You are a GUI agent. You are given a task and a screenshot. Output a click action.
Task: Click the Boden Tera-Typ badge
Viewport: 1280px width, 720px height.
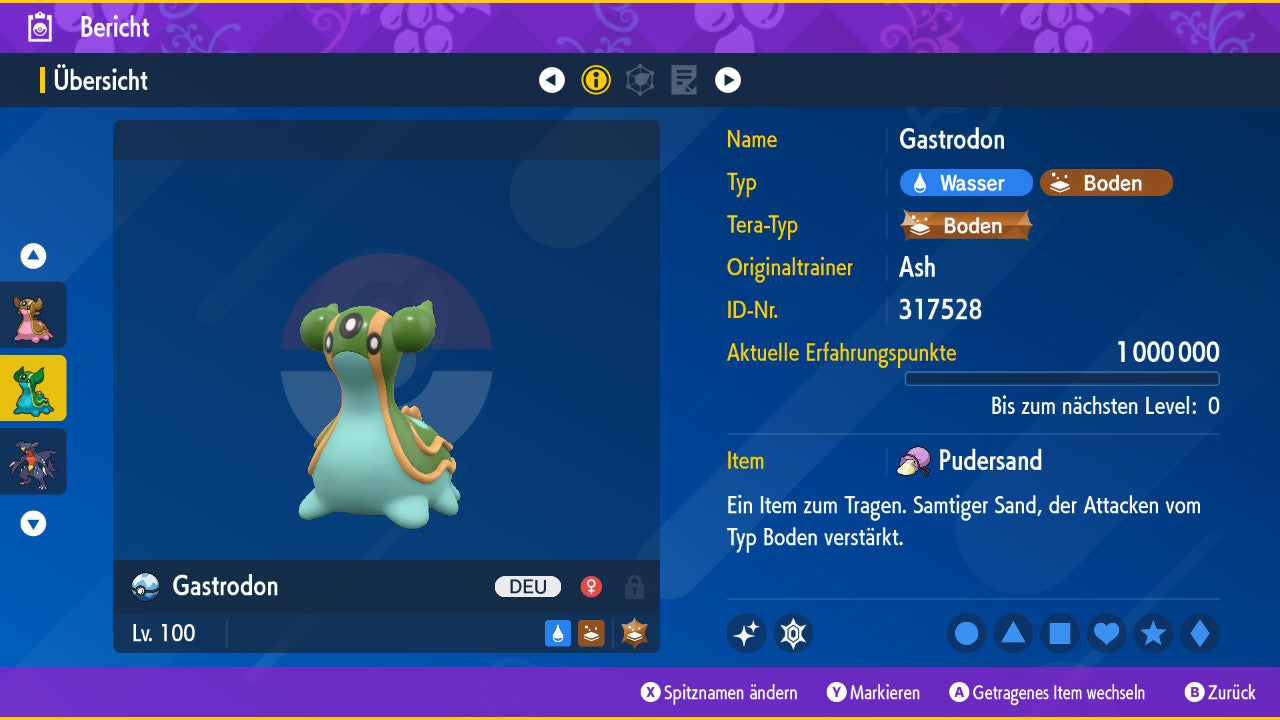tap(966, 225)
